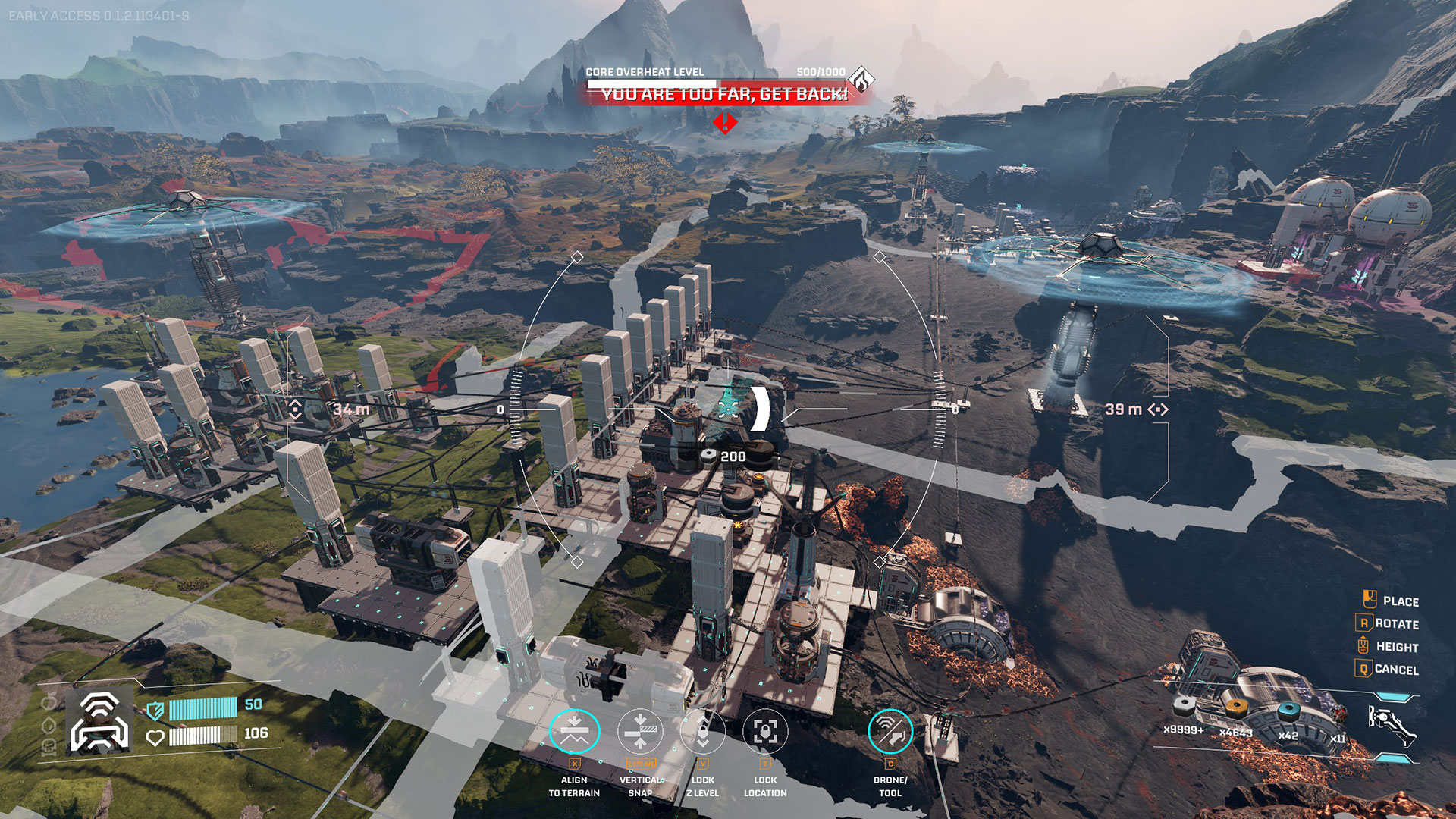
Task: Enable the Lock Location option
Action: pyautogui.click(x=765, y=731)
